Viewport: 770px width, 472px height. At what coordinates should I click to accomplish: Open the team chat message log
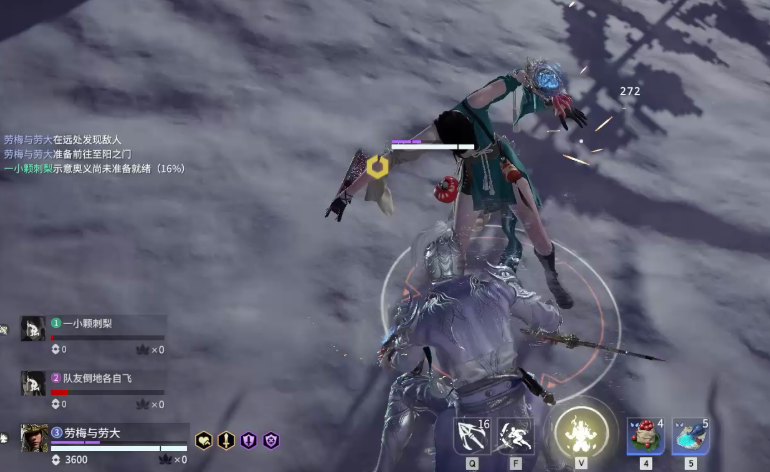point(94,154)
